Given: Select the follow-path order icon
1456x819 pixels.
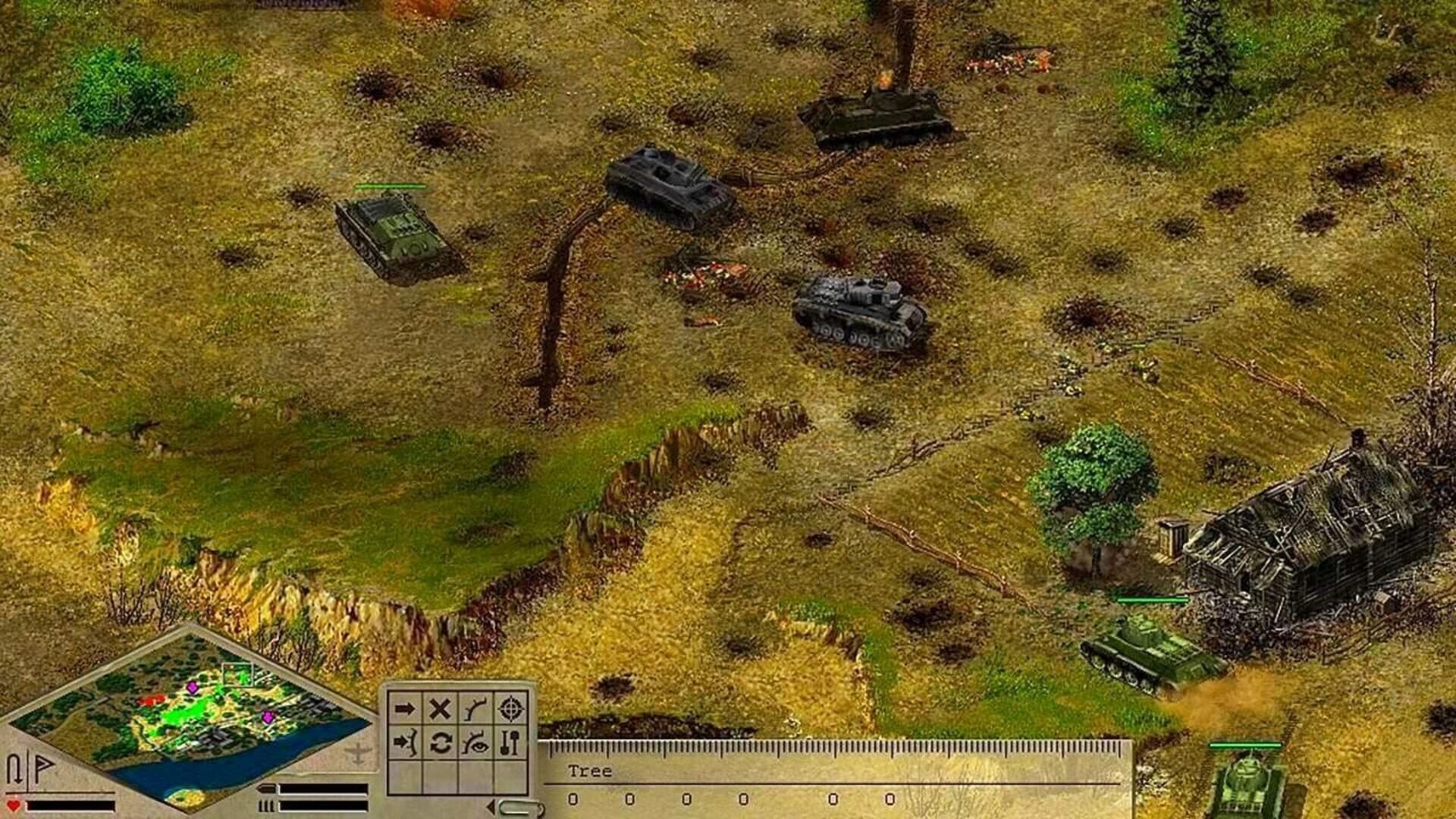Looking at the screenshot, I should [475, 708].
